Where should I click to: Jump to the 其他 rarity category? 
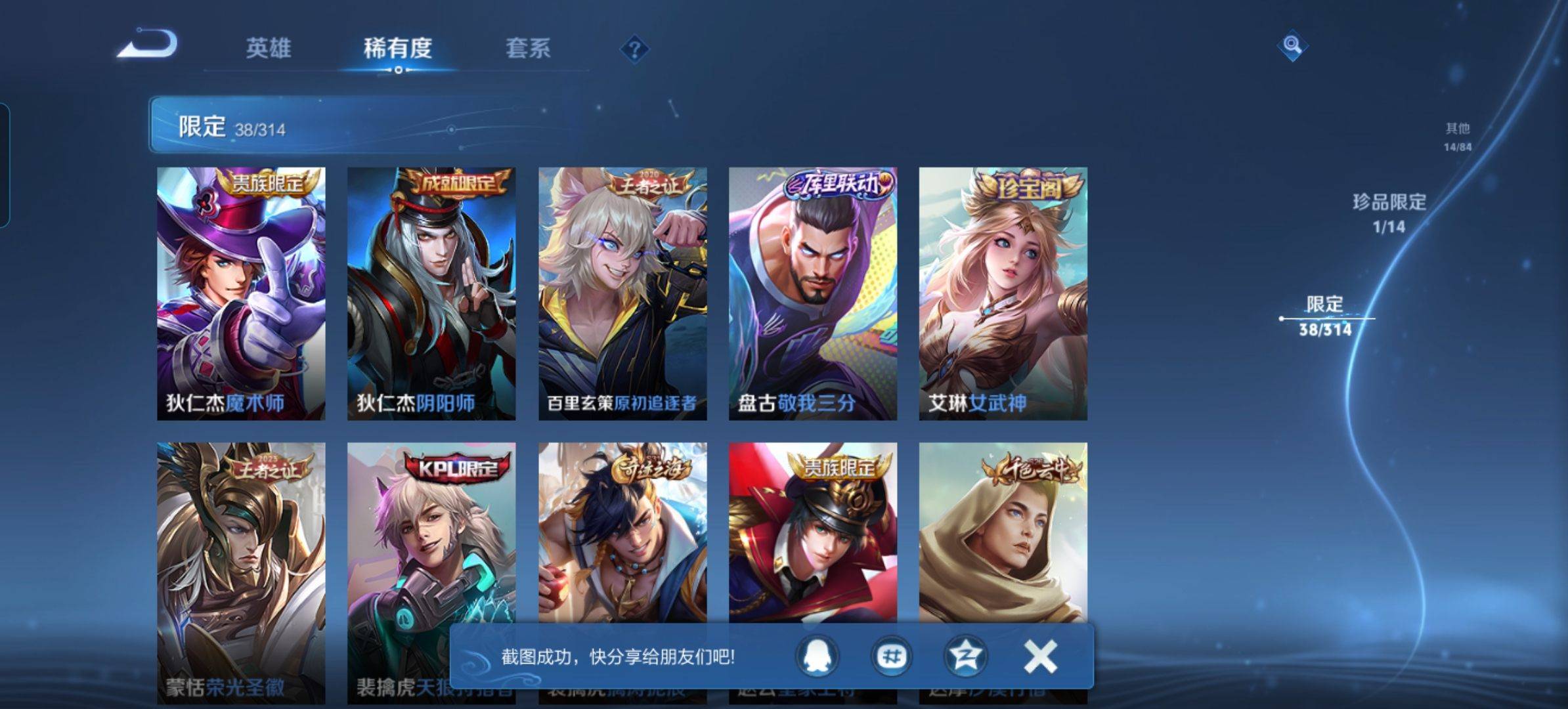(1457, 136)
